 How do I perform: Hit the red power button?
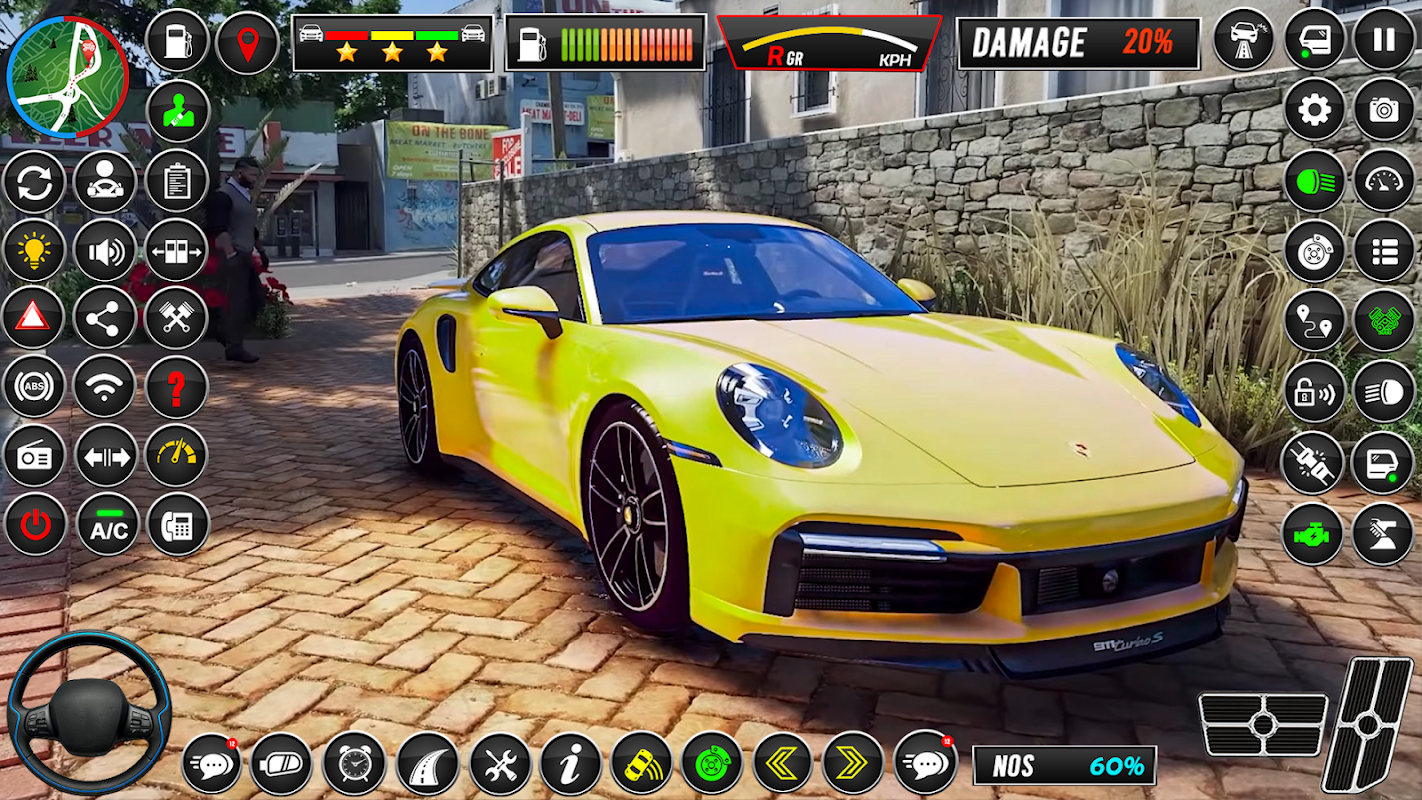coord(35,525)
